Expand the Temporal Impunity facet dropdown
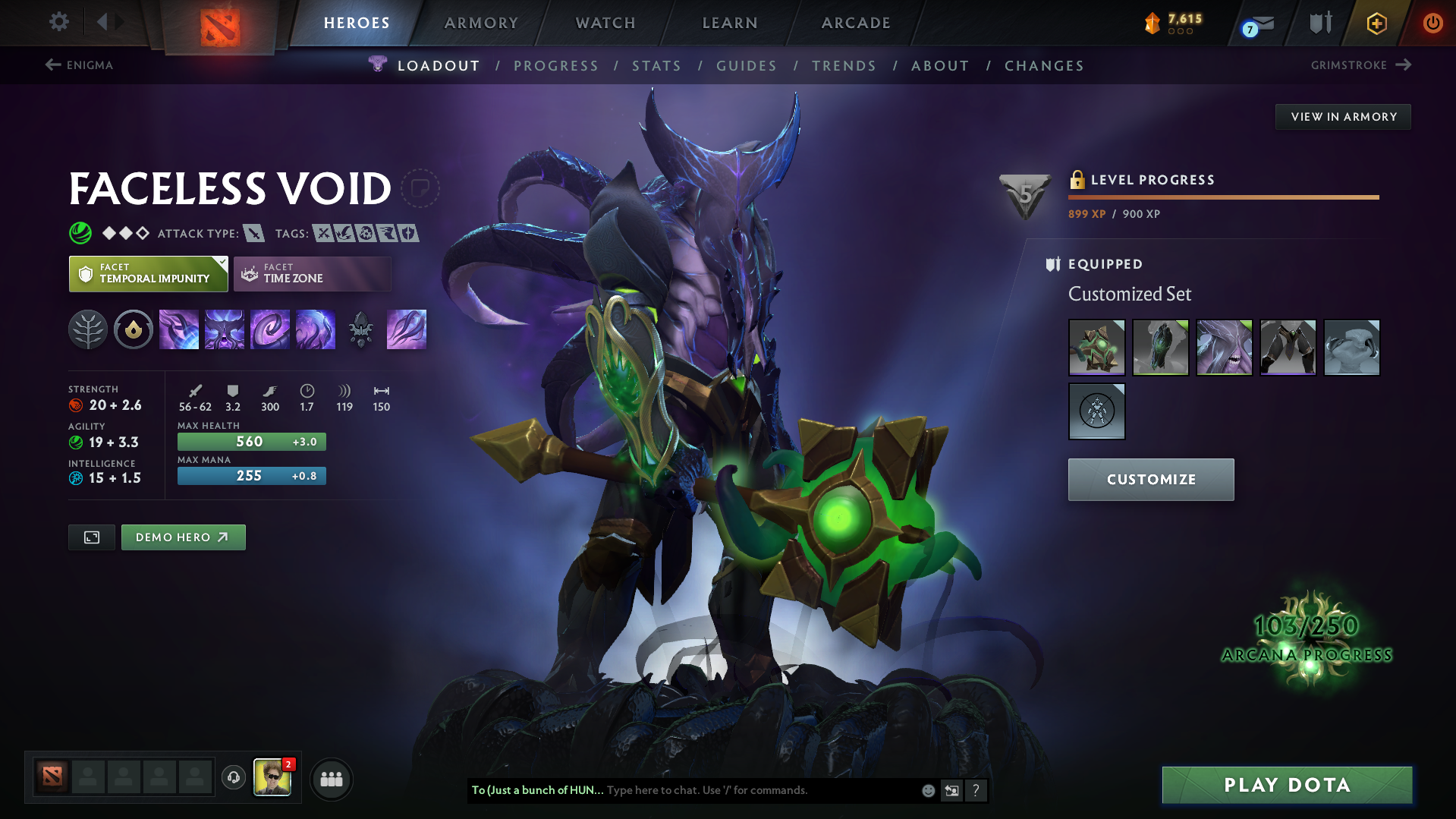 click(x=221, y=262)
